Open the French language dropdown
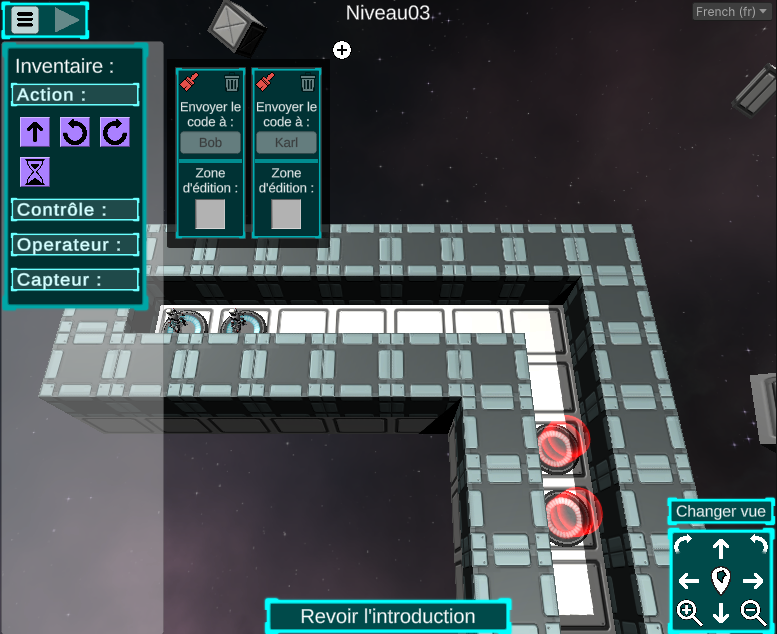 tap(730, 12)
